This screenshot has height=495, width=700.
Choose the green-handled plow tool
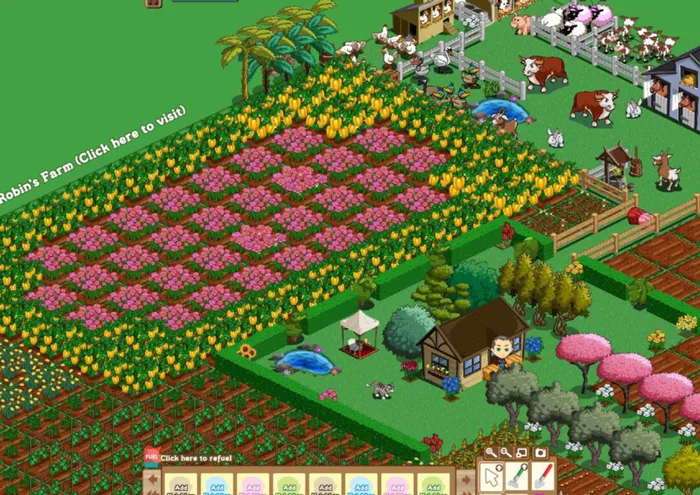[x=517, y=478]
